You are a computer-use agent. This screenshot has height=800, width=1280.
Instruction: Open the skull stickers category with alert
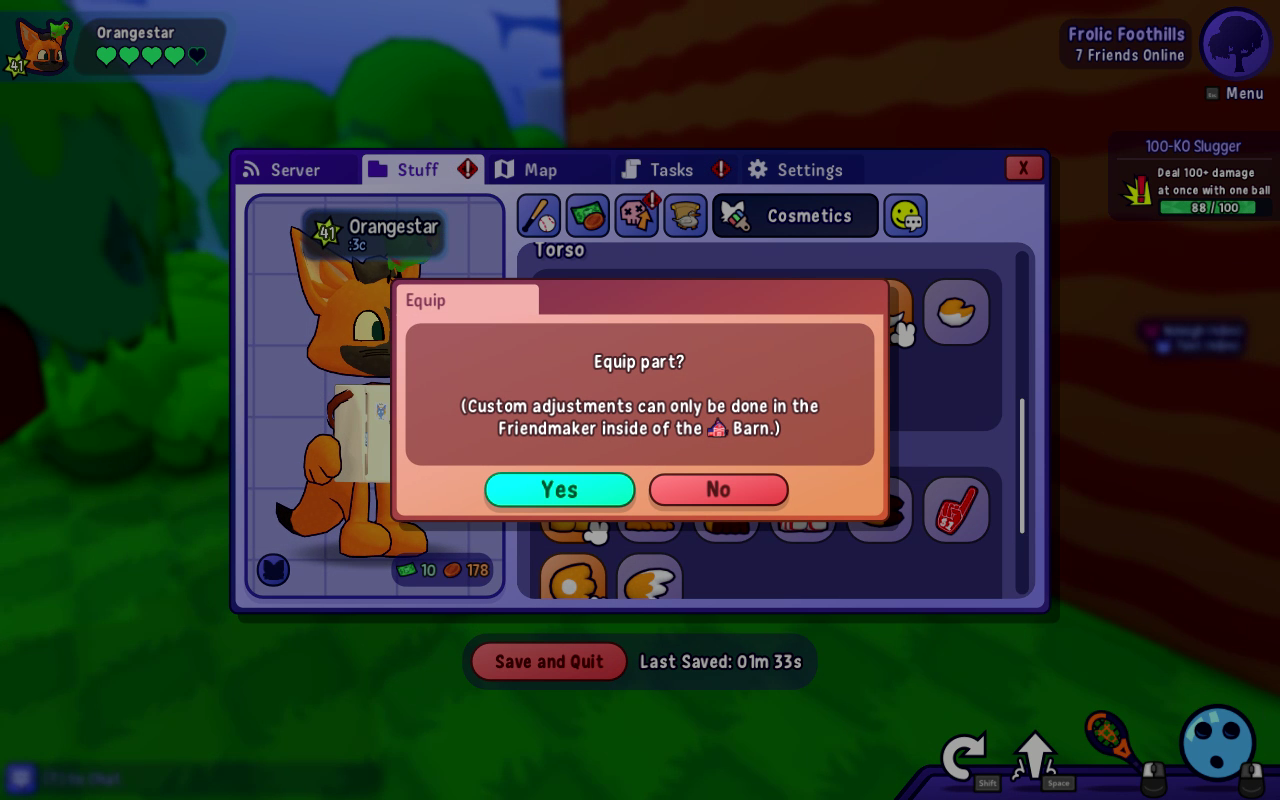637,215
